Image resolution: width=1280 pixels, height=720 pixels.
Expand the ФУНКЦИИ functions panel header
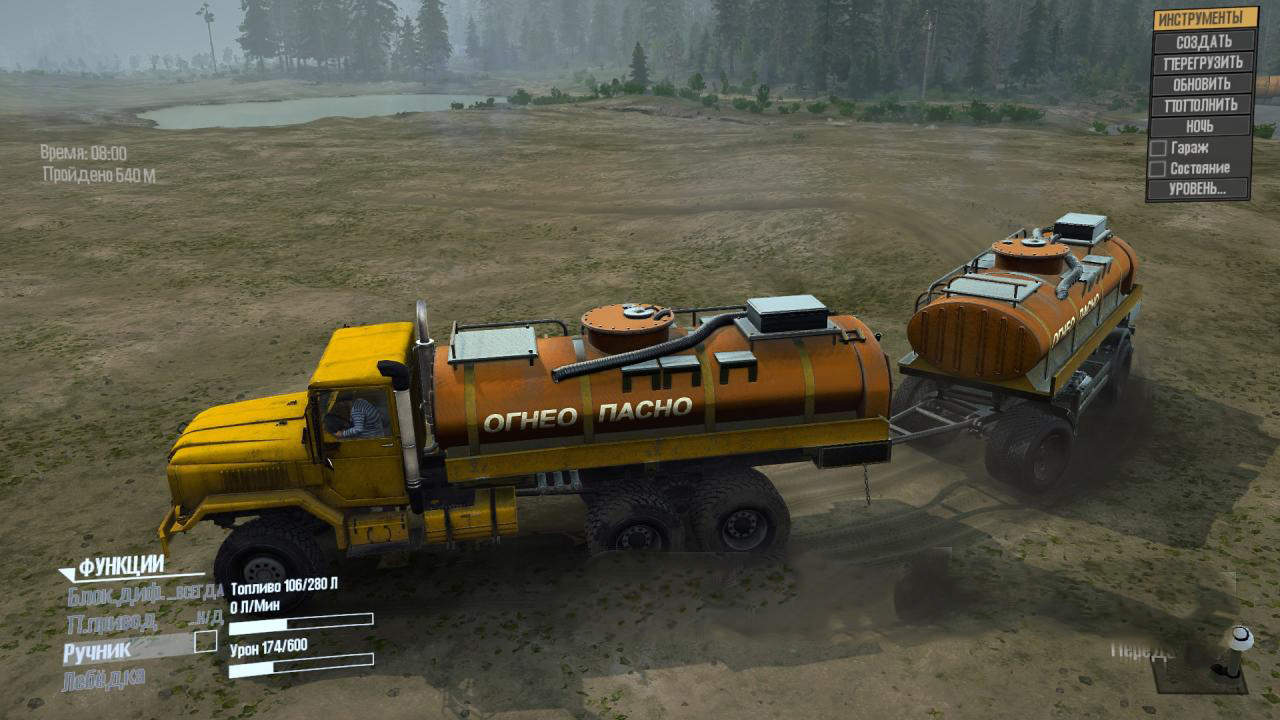pyautogui.click(x=120, y=567)
